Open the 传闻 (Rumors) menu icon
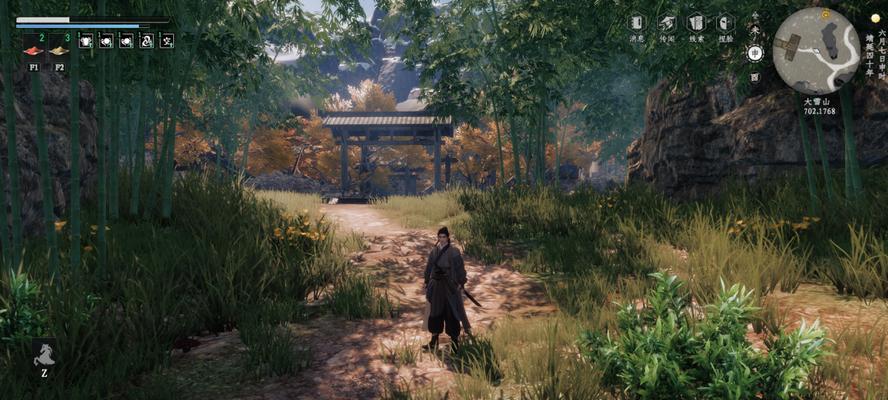Image resolution: width=888 pixels, height=400 pixels. pos(667,22)
